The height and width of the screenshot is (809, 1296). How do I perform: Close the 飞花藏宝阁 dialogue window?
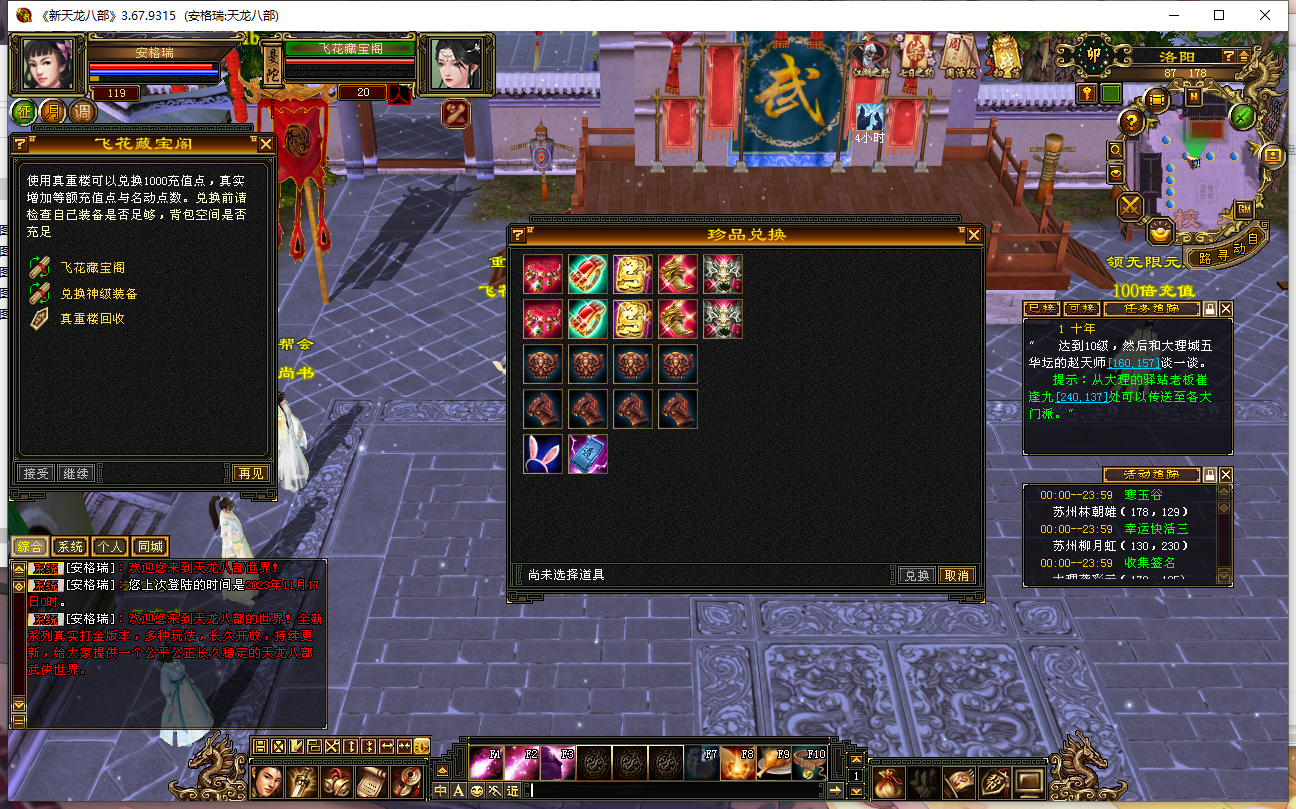[x=266, y=144]
